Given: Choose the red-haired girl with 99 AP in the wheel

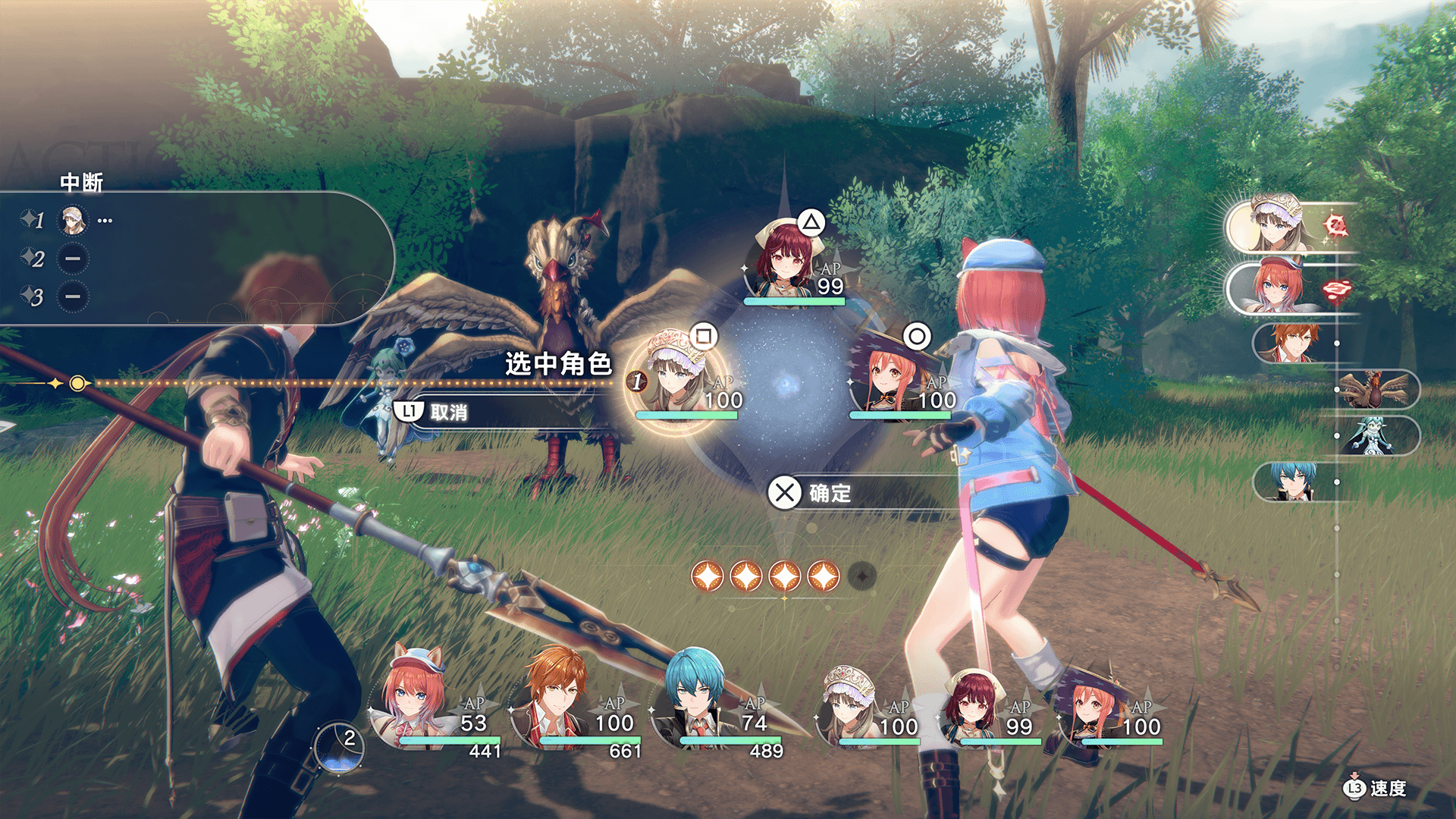Looking at the screenshot, I should pyautogui.click(x=789, y=262).
